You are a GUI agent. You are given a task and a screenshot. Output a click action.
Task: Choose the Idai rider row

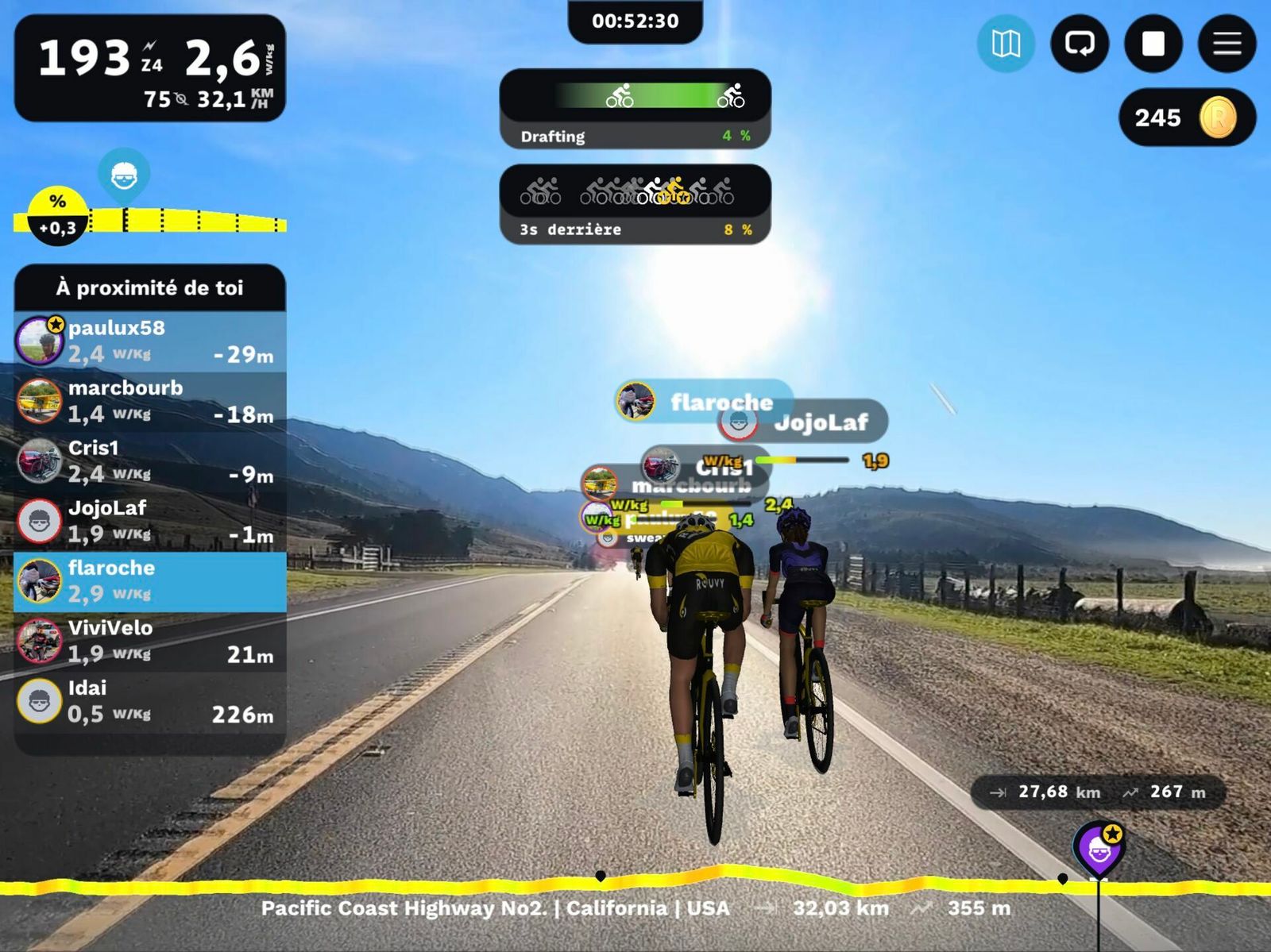pos(150,702)
